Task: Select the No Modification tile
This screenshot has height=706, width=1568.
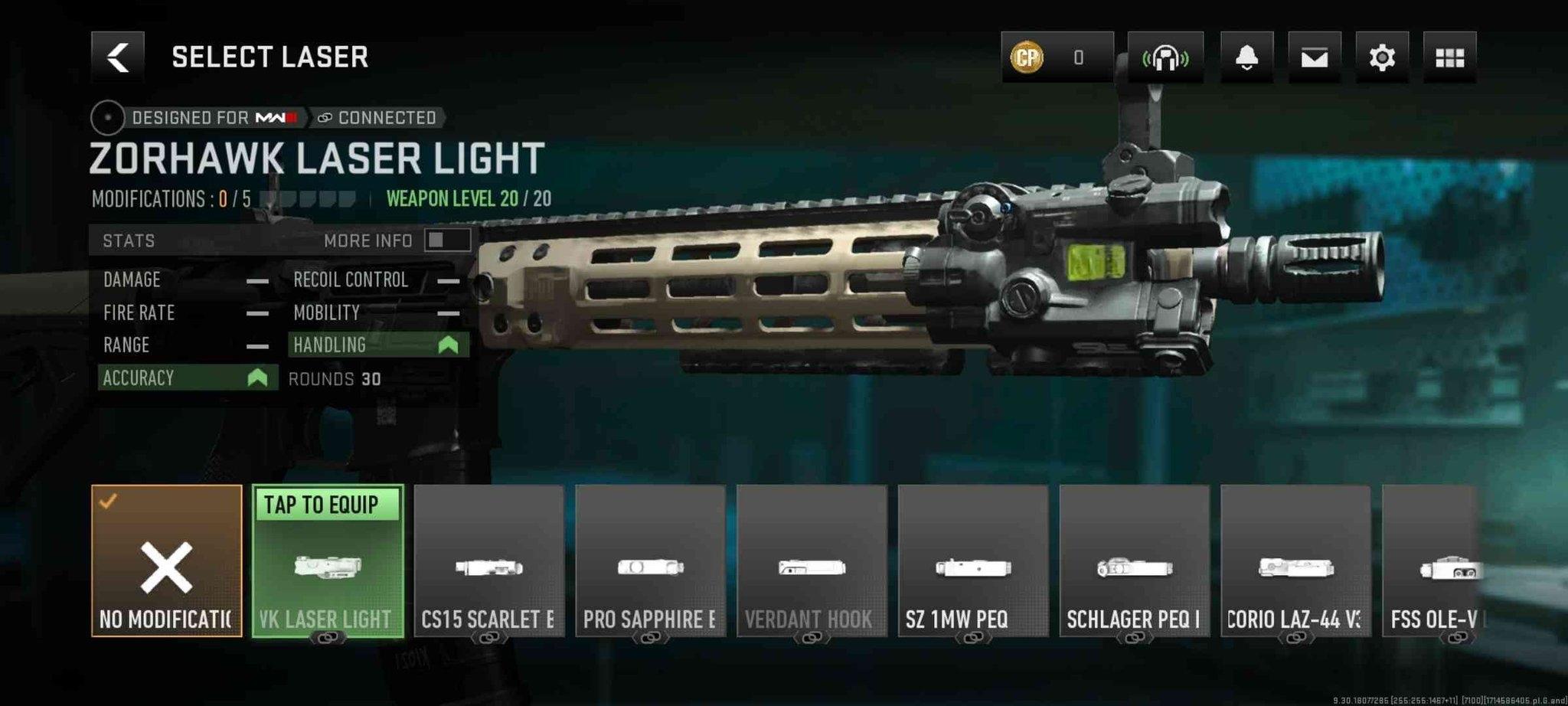Action: pyautogui.click(x=167, y=561)
